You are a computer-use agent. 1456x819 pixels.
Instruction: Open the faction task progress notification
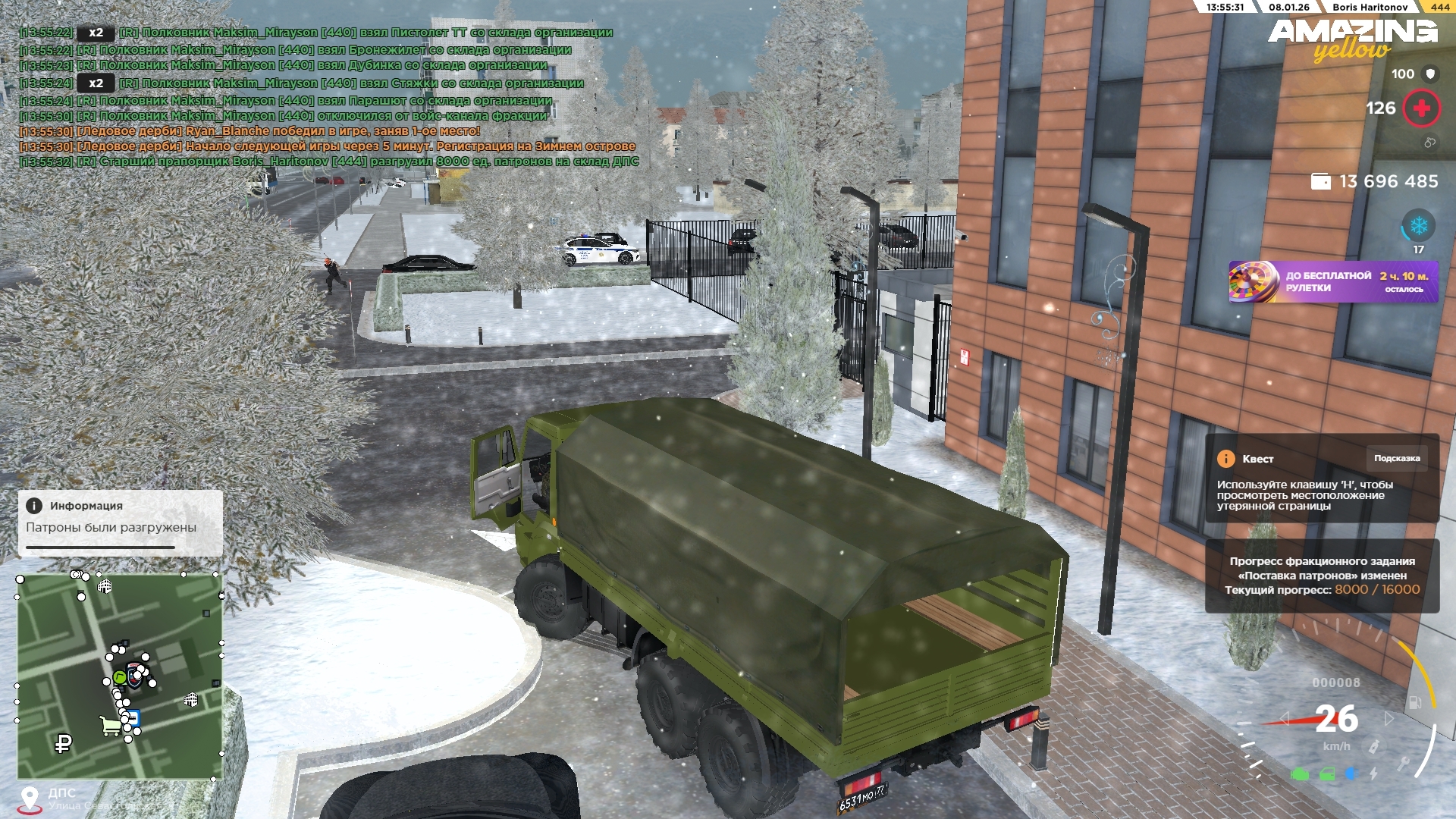(1322, 576)
